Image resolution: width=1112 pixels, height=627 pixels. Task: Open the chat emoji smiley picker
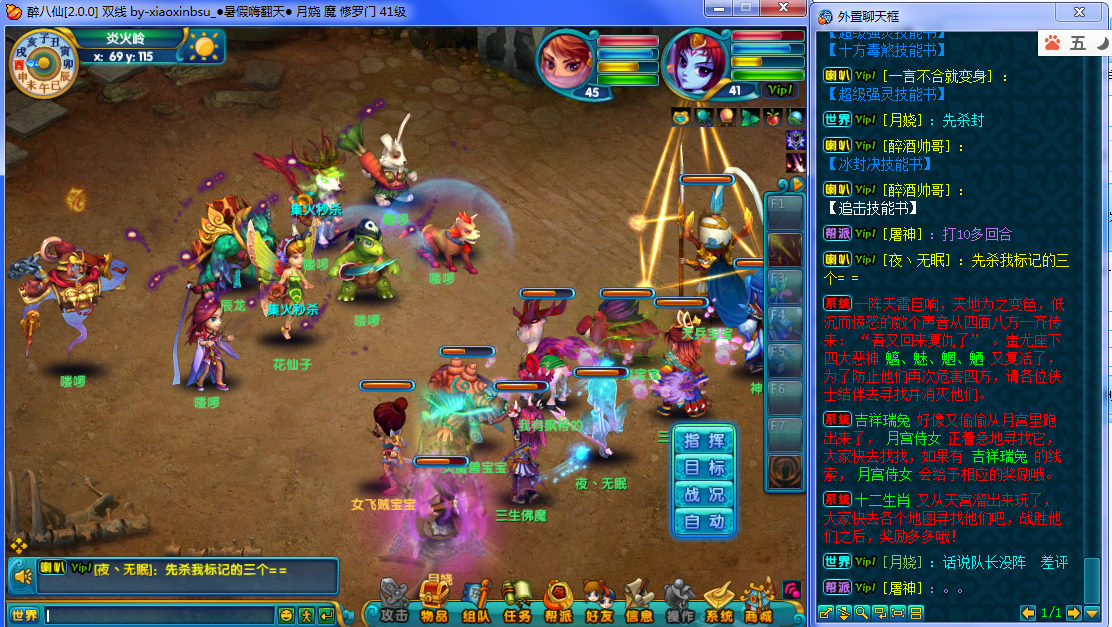click(x=287, y=615)
